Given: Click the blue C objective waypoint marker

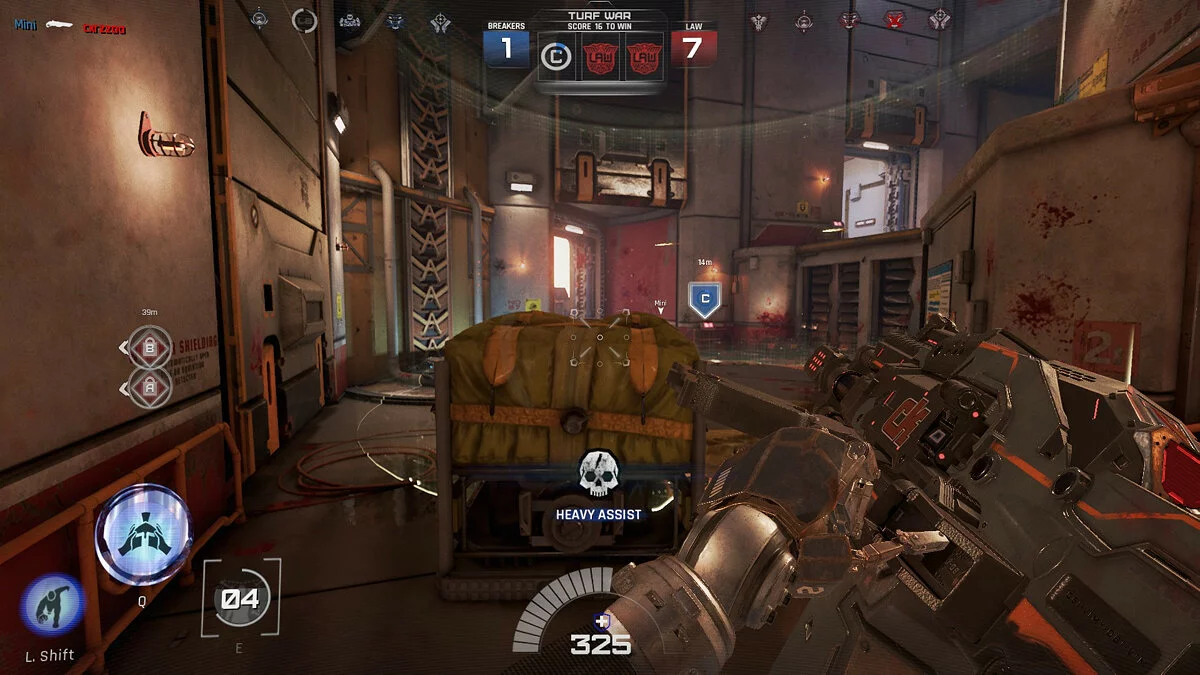Looking at the screenshot, I should 705,299.
